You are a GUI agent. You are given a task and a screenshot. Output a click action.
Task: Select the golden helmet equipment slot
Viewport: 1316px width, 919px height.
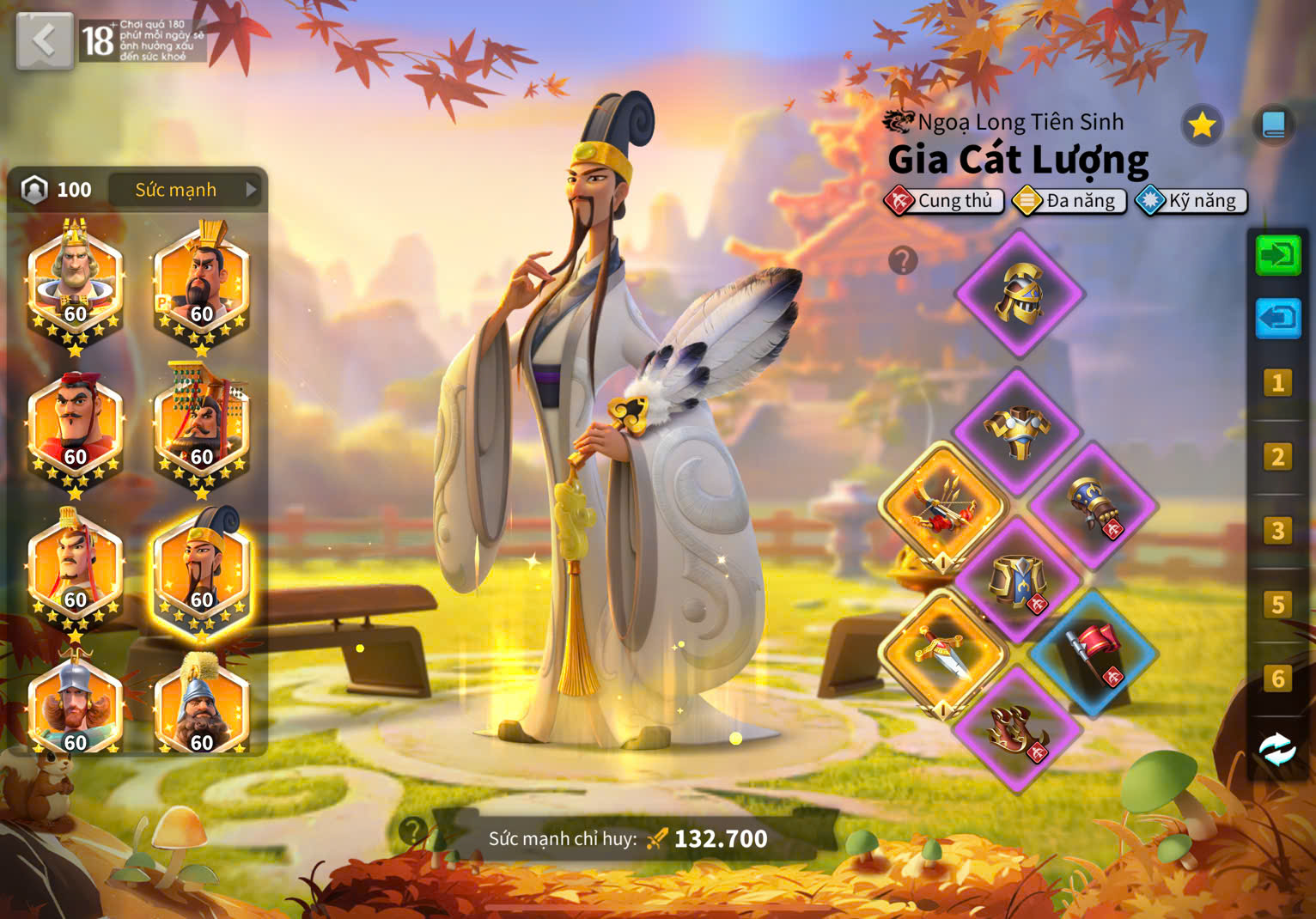pos(1020,294)
